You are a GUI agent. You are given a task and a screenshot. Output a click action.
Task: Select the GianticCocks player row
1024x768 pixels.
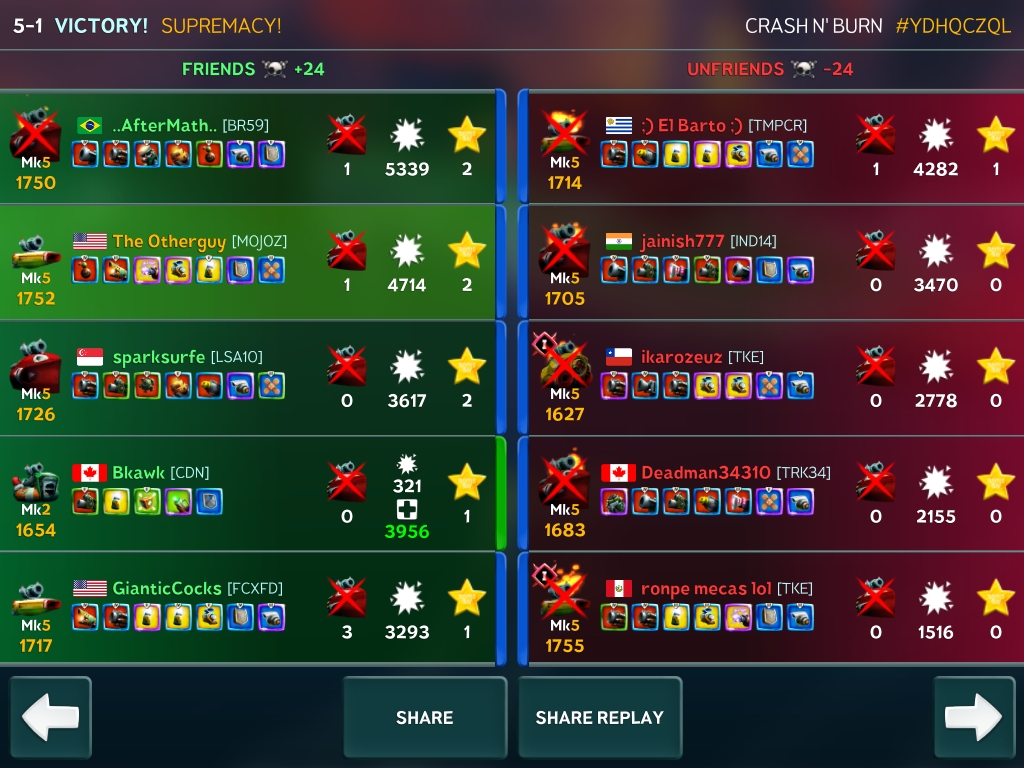[250, 609]
